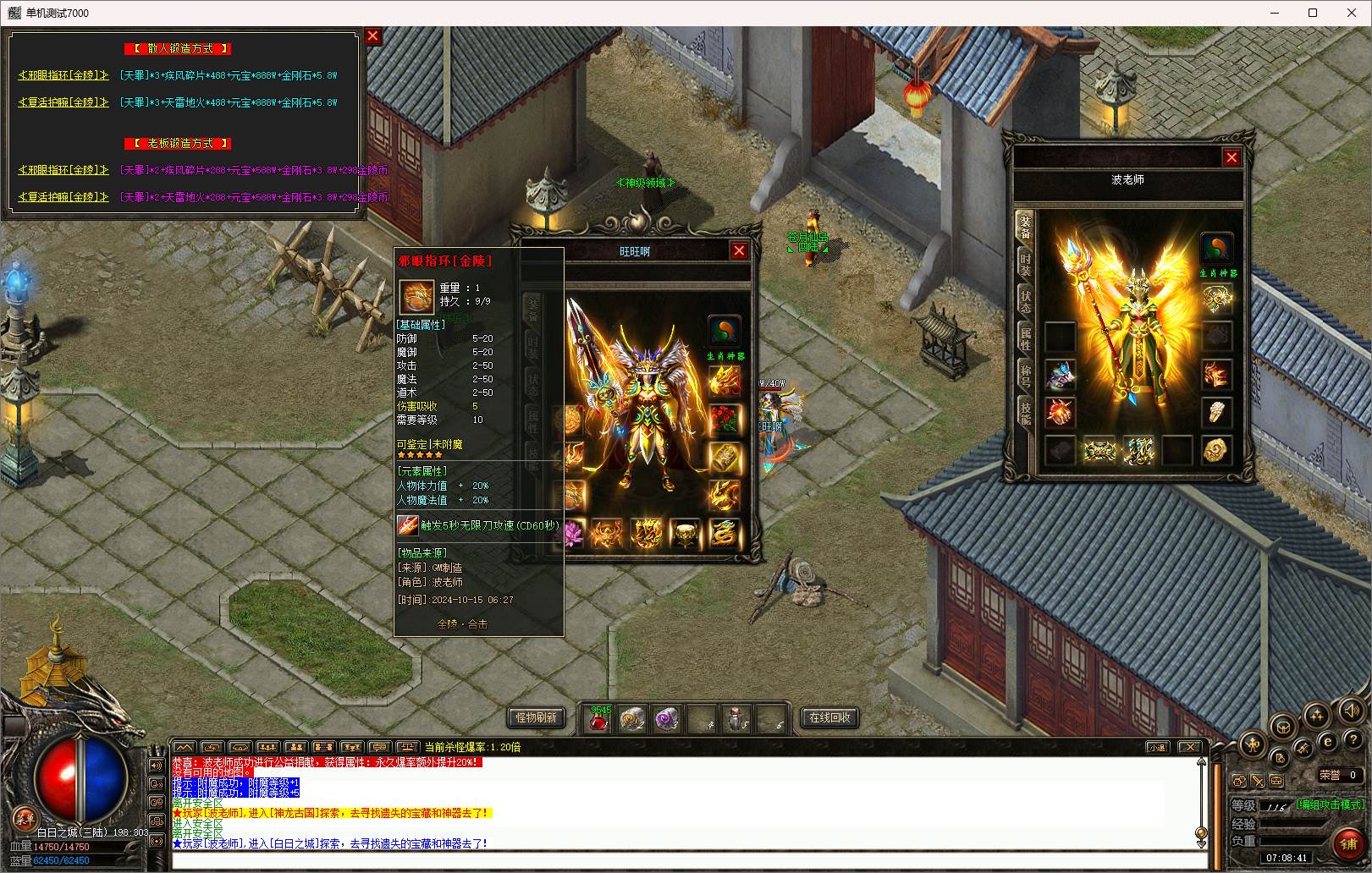
Task: Click the two-person team icon on bottom toolbar
Action: tap(296, 748)
